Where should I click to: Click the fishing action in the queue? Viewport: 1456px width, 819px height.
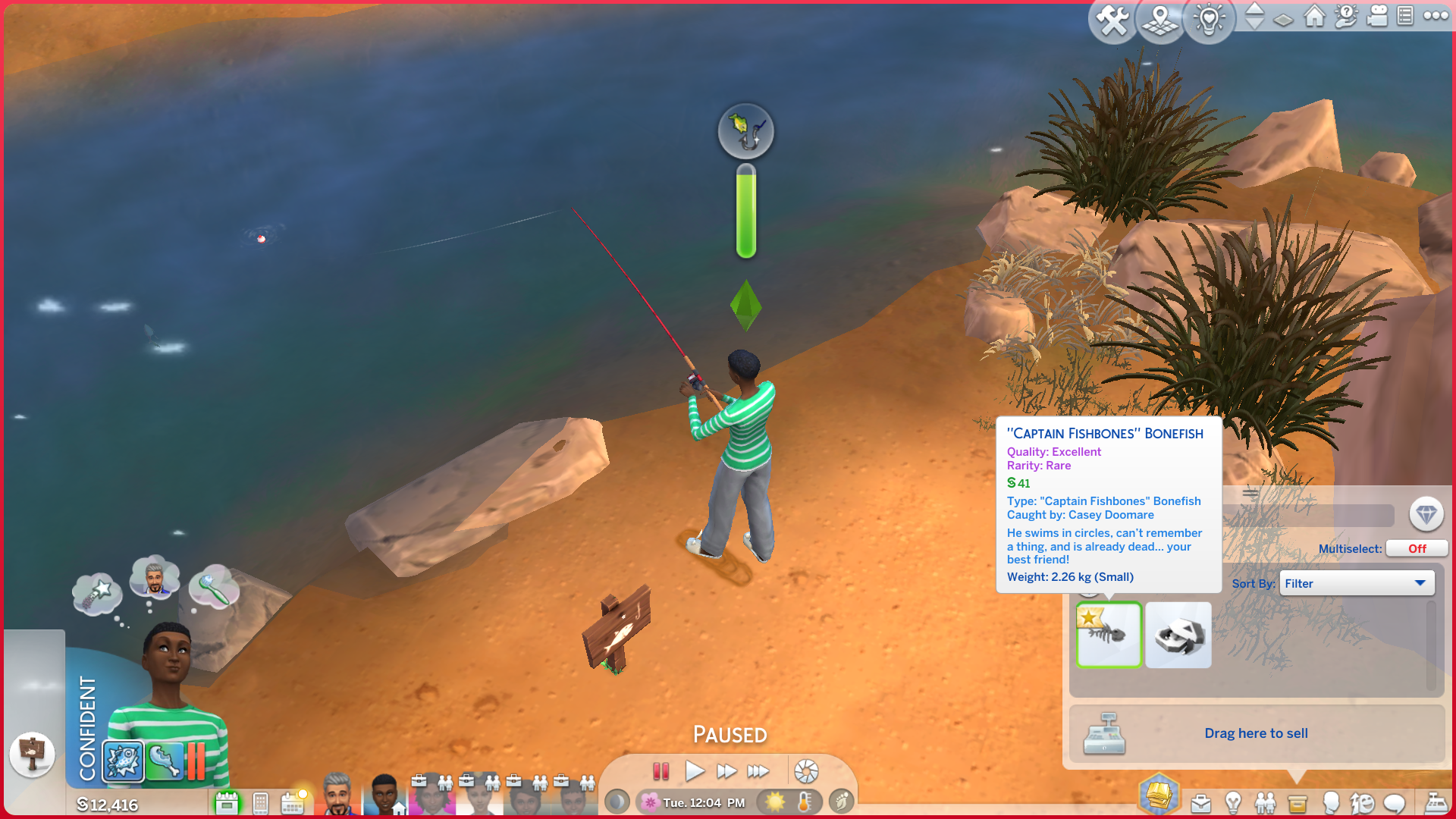tap(124, 760)
